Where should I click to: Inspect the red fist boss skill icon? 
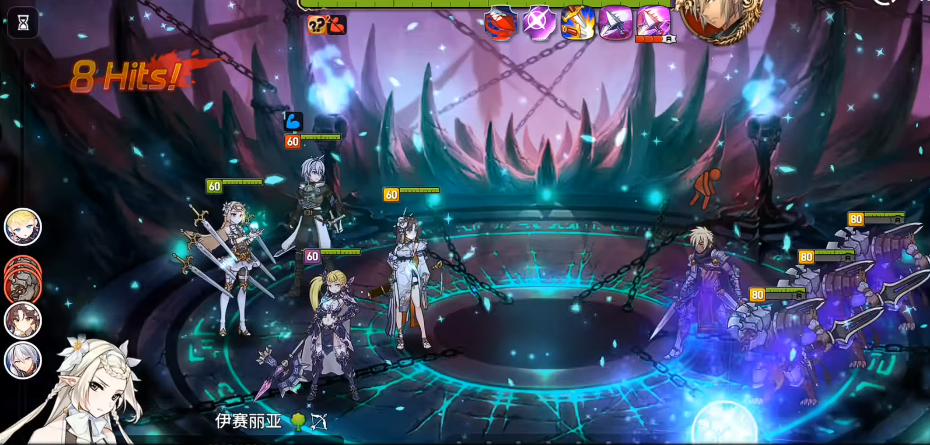pos(500,22)
